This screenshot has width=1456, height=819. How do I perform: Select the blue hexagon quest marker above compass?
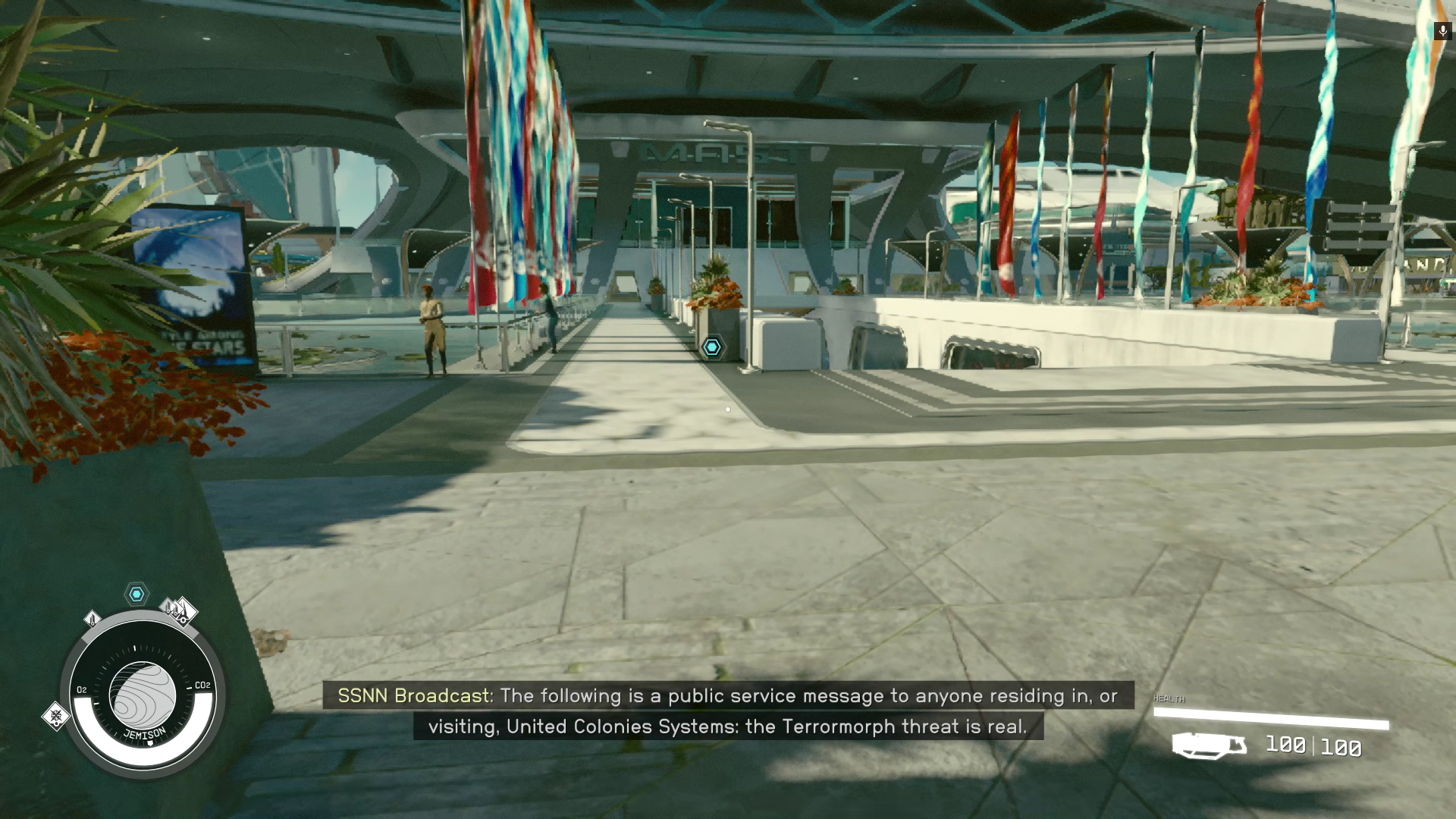(136, 595)
